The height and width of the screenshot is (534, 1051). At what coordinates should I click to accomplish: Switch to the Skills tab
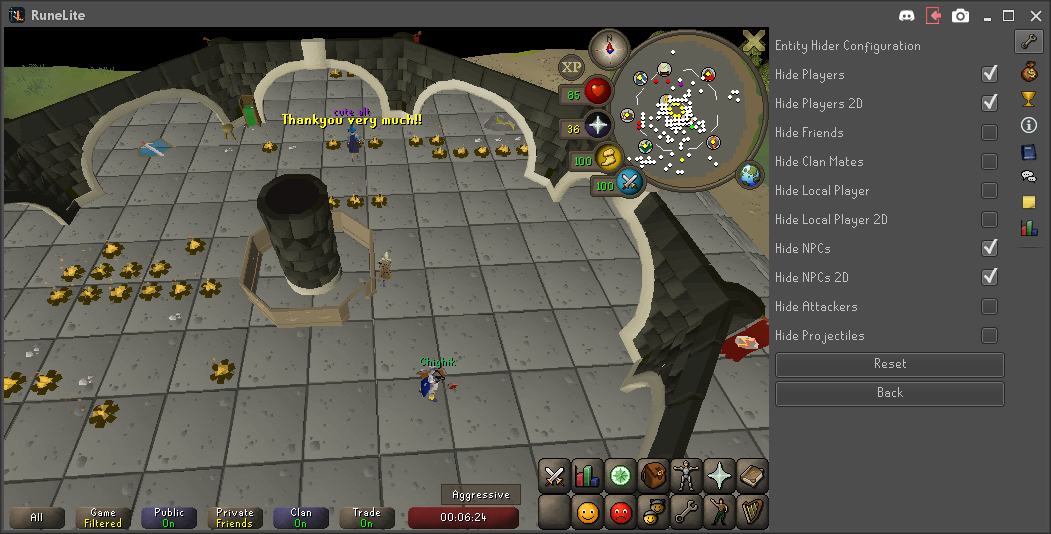587,476
